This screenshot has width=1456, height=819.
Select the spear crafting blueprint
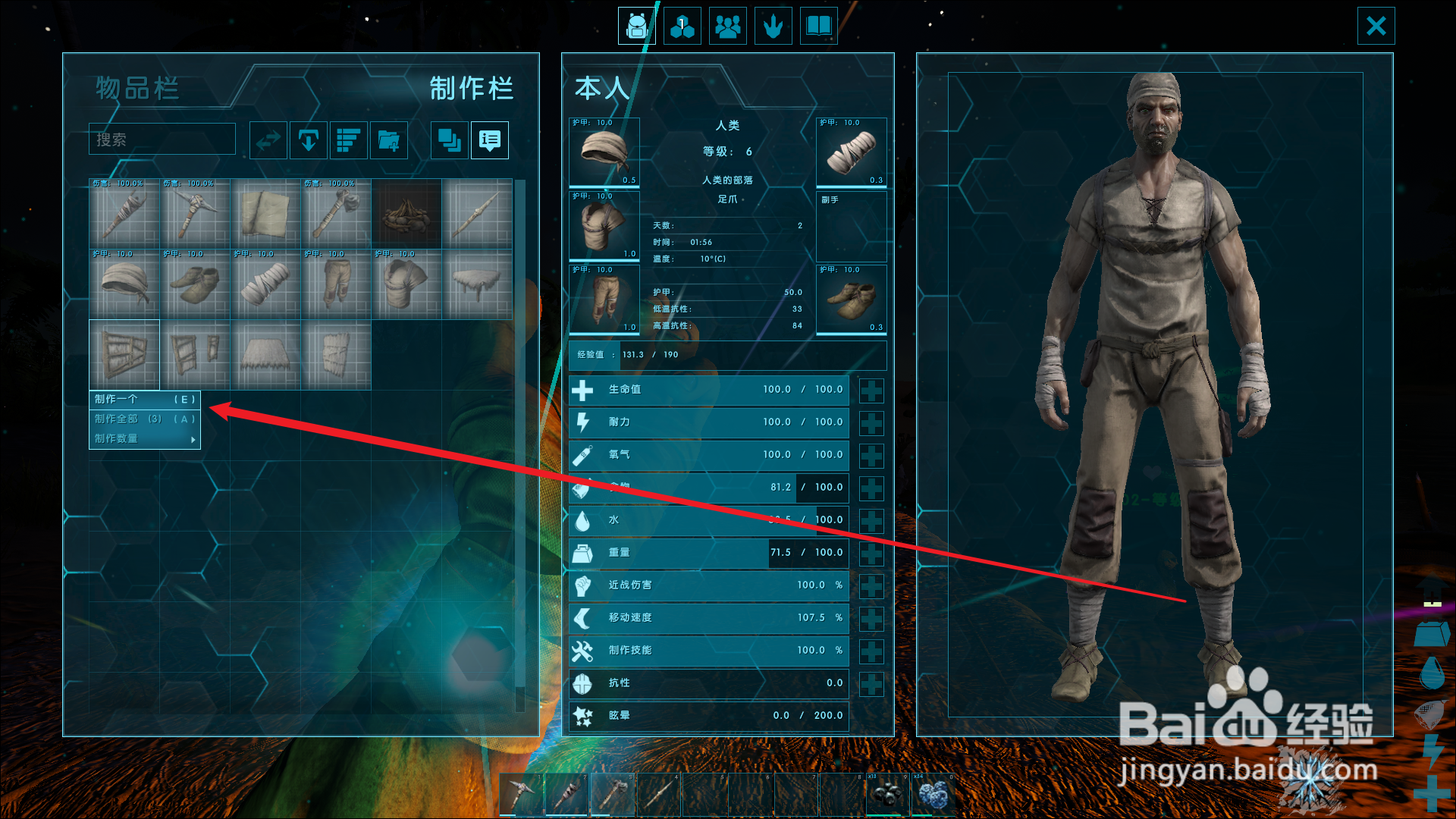[x=477, y=215]
